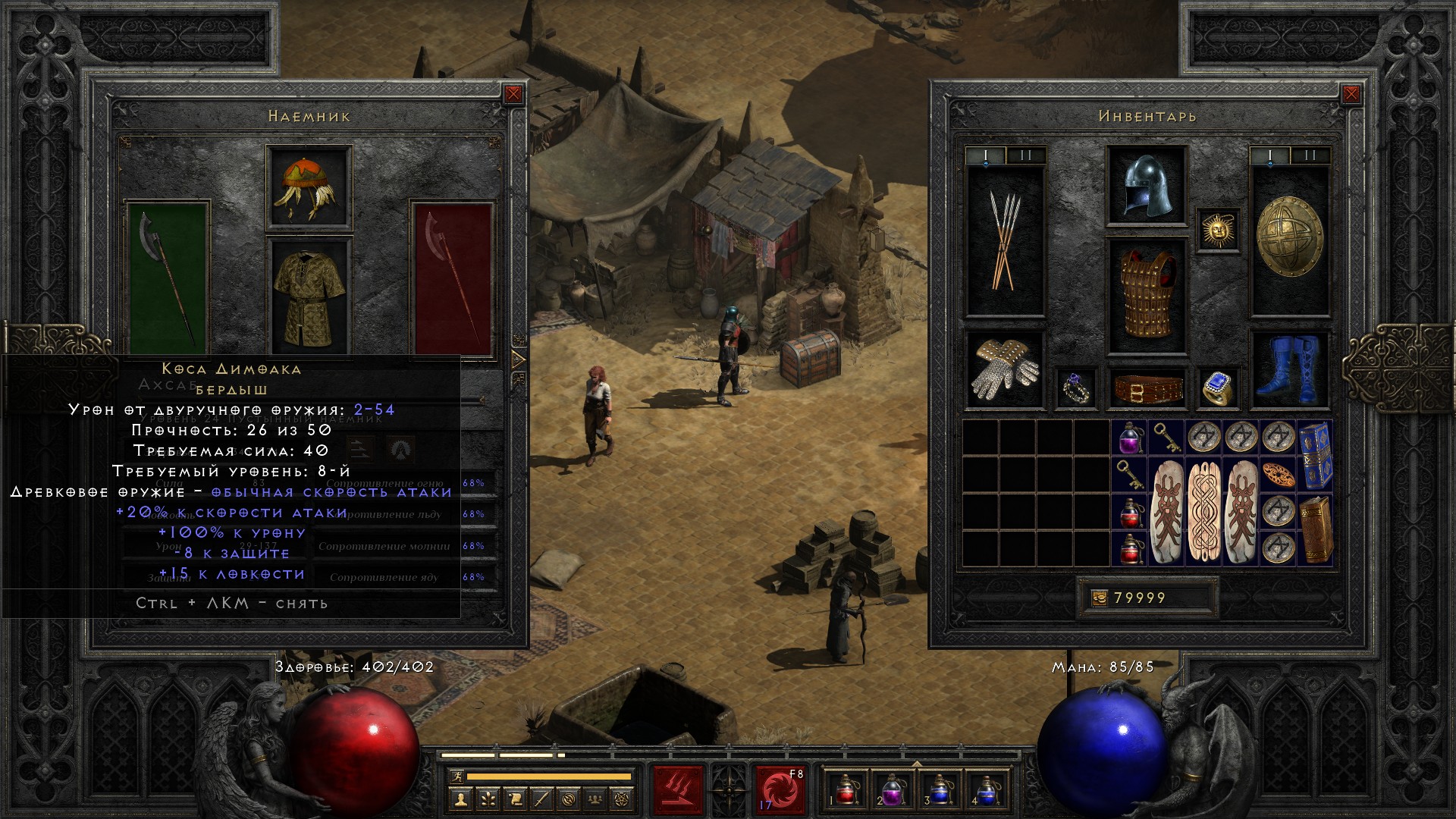
Task: Select the chain gloves slot
Action: [1005, 369]
